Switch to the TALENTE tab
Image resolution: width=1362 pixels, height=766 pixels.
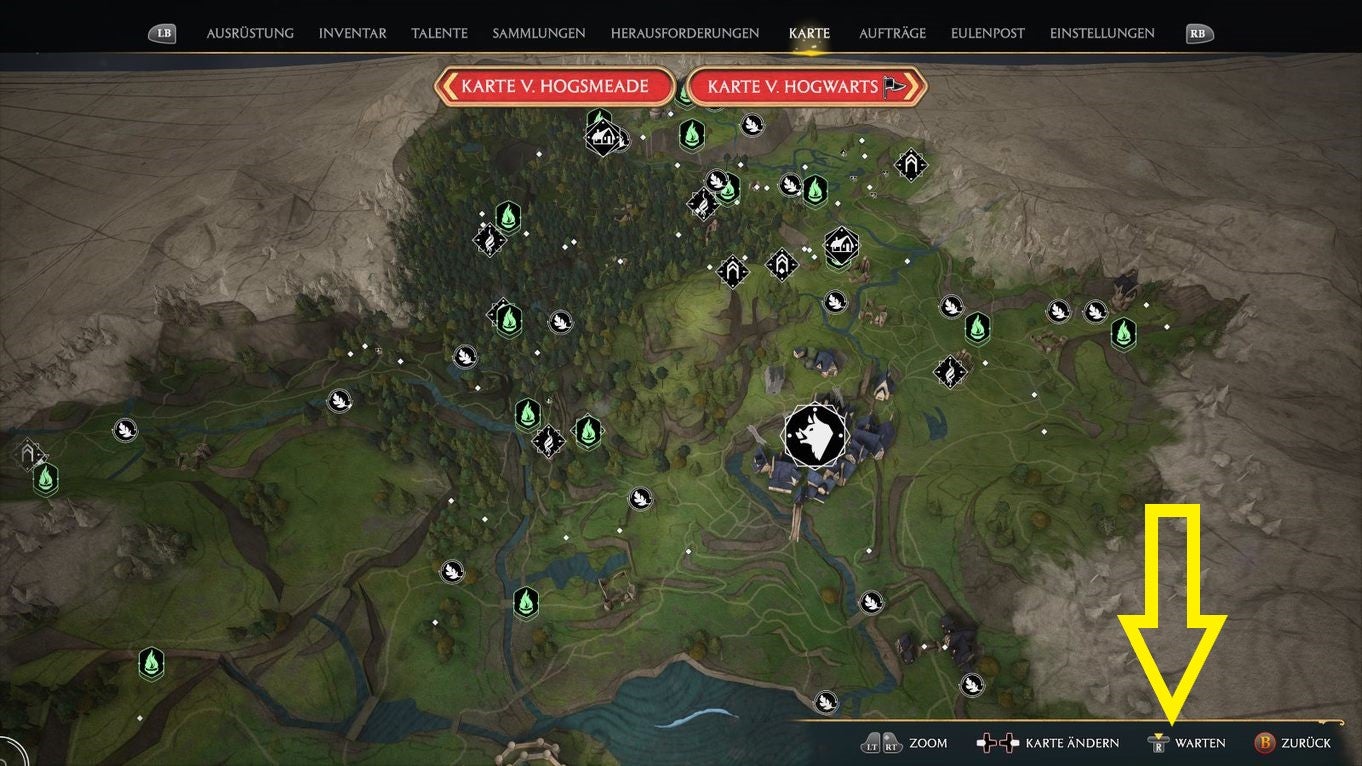click(x=439, y=33)
